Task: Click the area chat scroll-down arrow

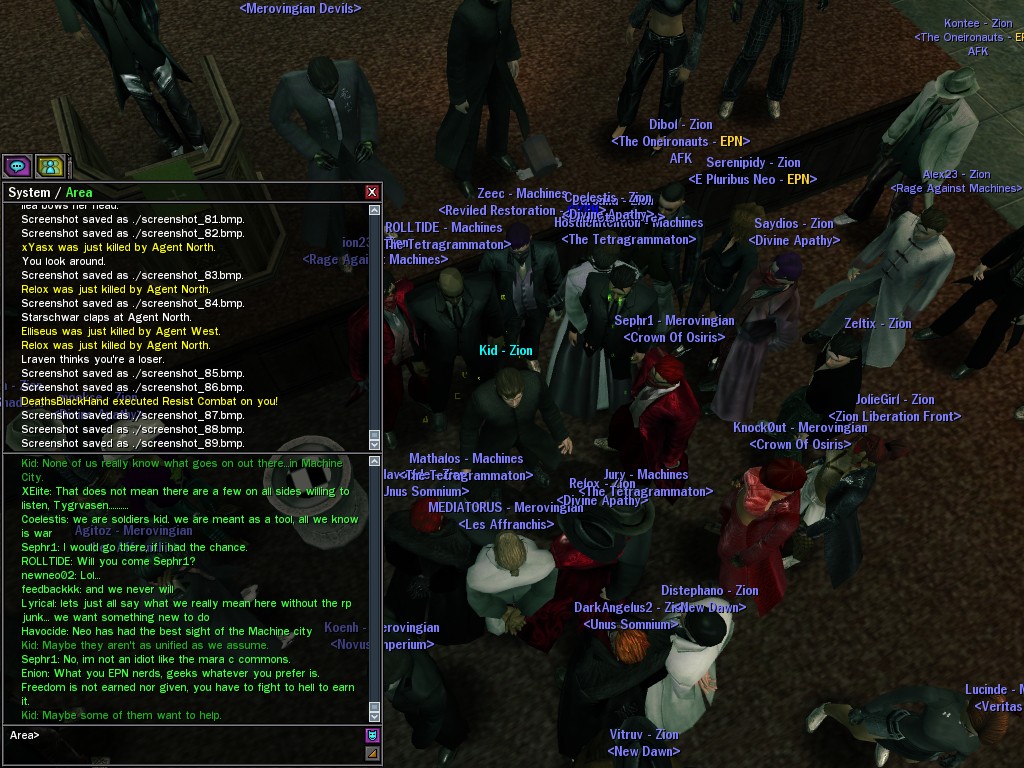Action: click(375, 716)
